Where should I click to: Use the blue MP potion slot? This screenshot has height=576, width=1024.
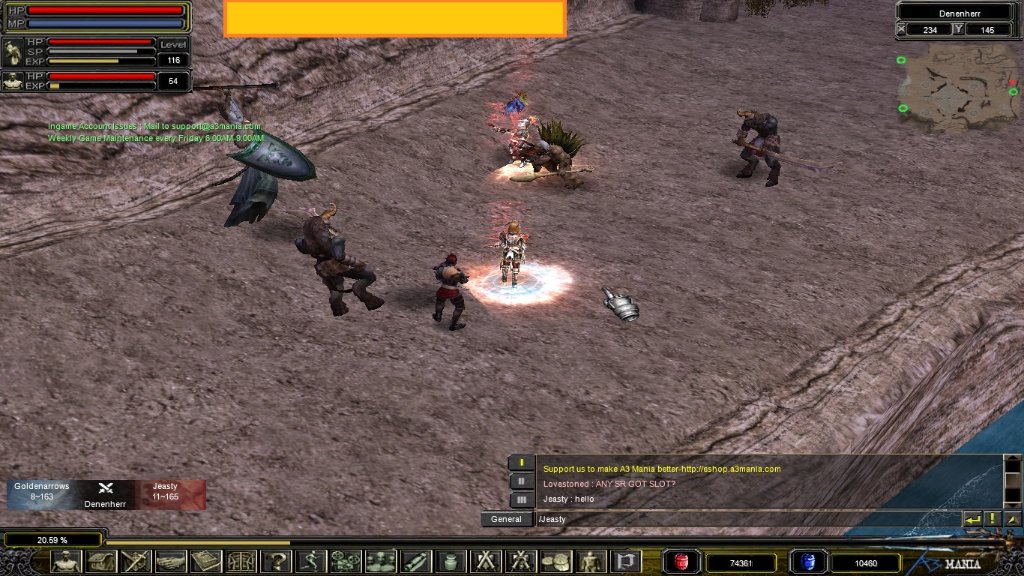(x=807, y=562)
